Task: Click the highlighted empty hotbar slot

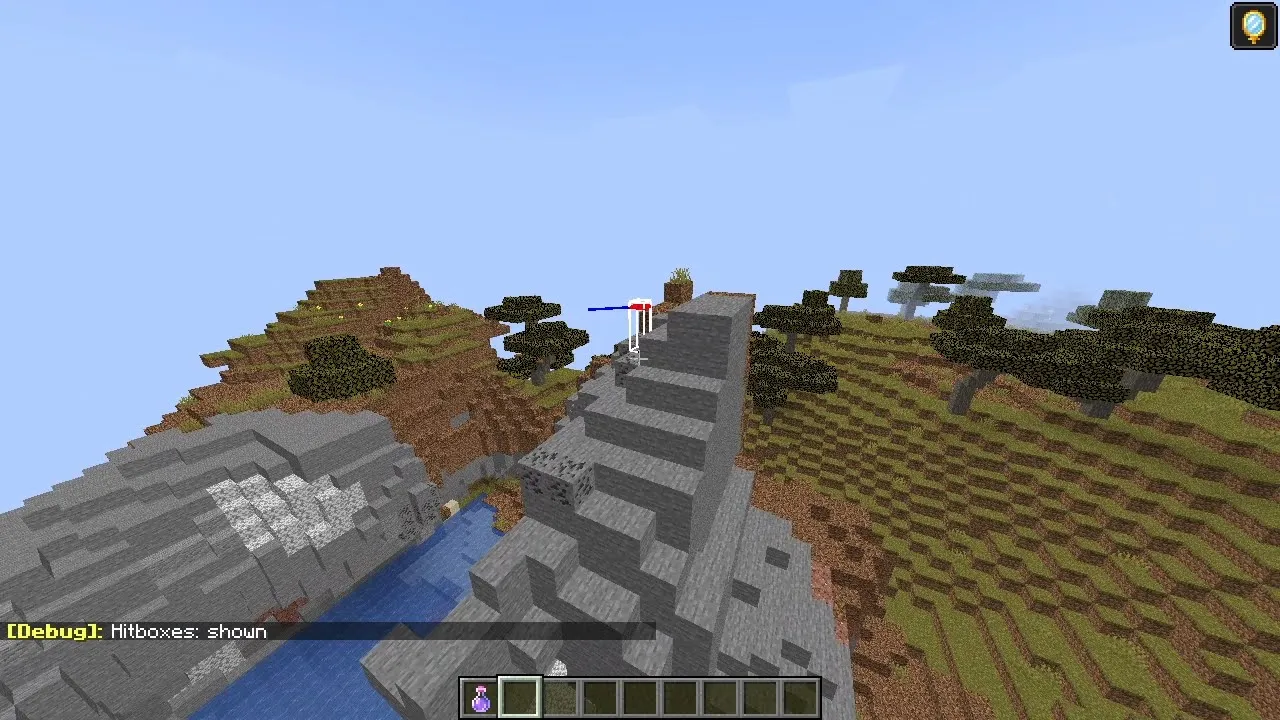Action: (x=520, y=698)
